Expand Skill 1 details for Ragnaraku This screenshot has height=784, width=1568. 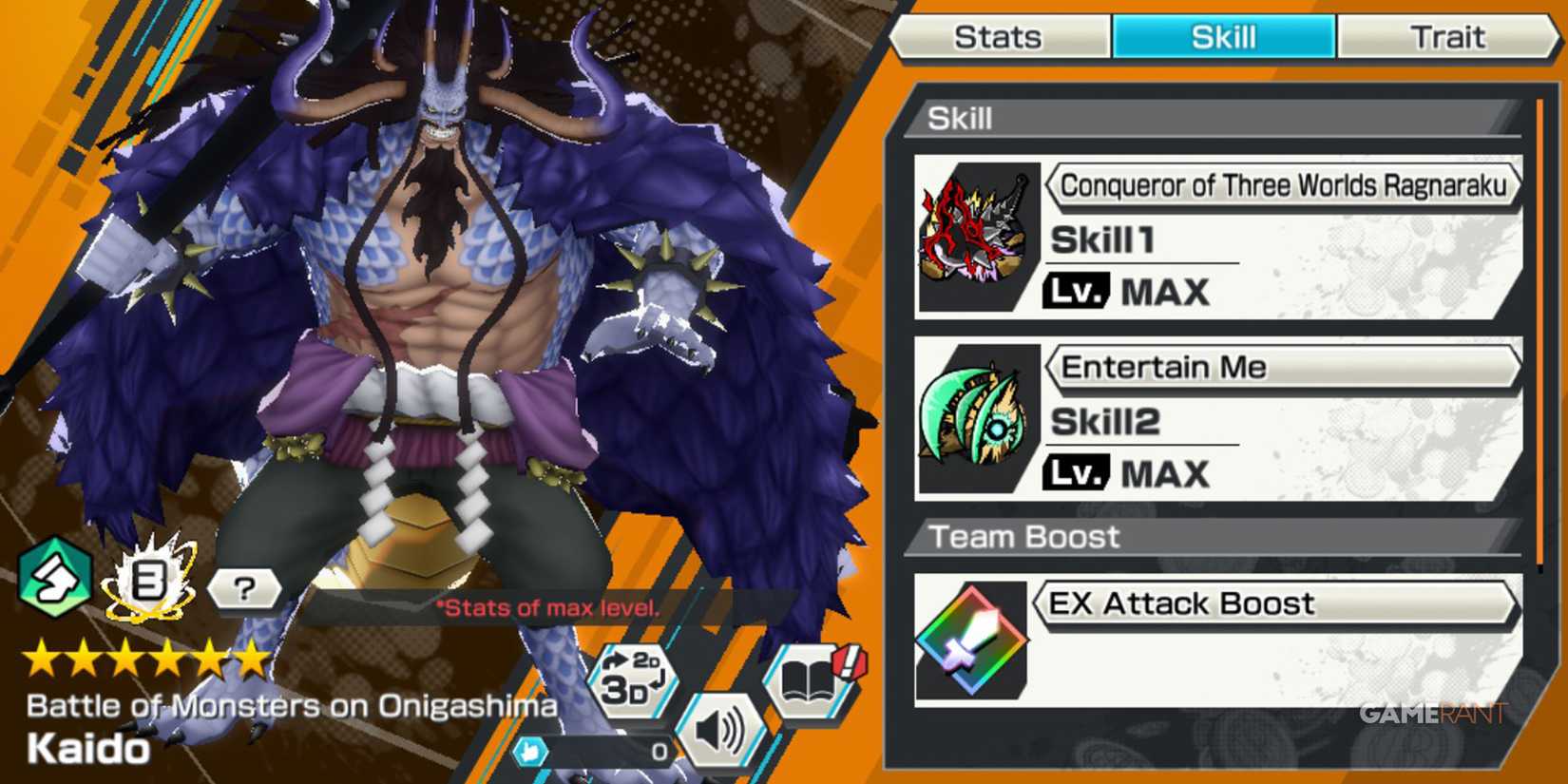point(1283,186)
